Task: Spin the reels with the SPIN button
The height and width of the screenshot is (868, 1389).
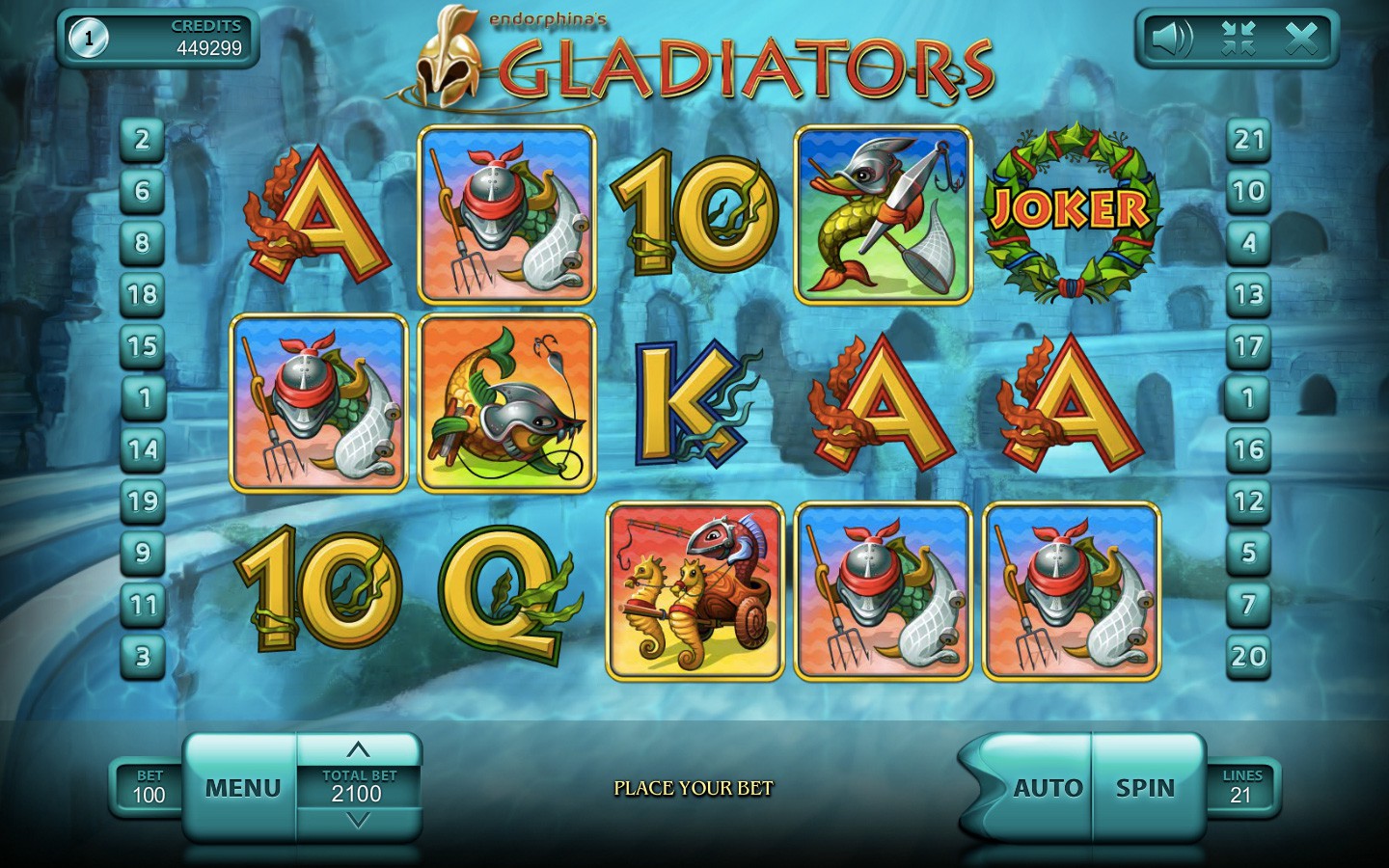Action: 1146,788
